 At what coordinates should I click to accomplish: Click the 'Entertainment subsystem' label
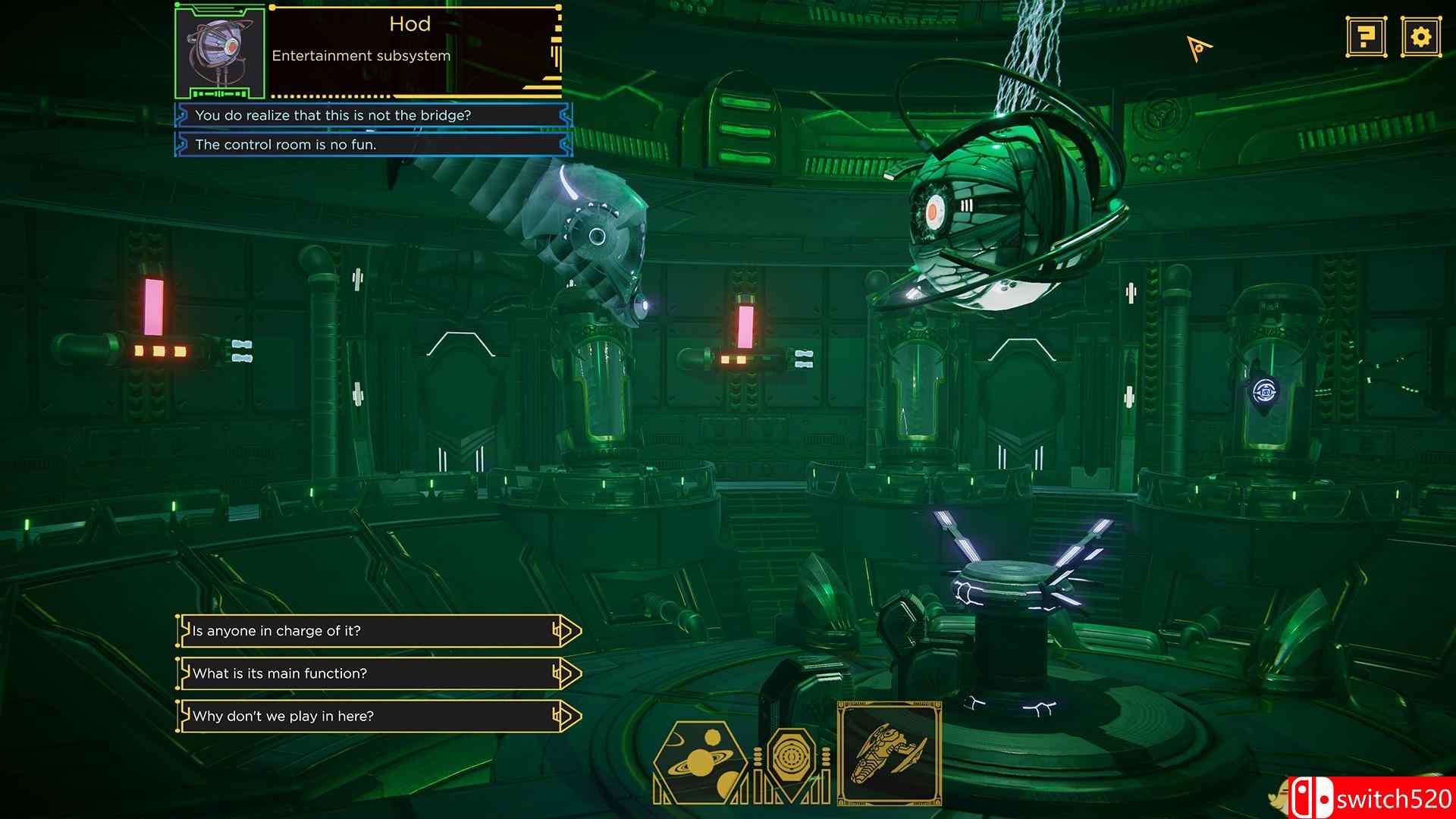362,55
